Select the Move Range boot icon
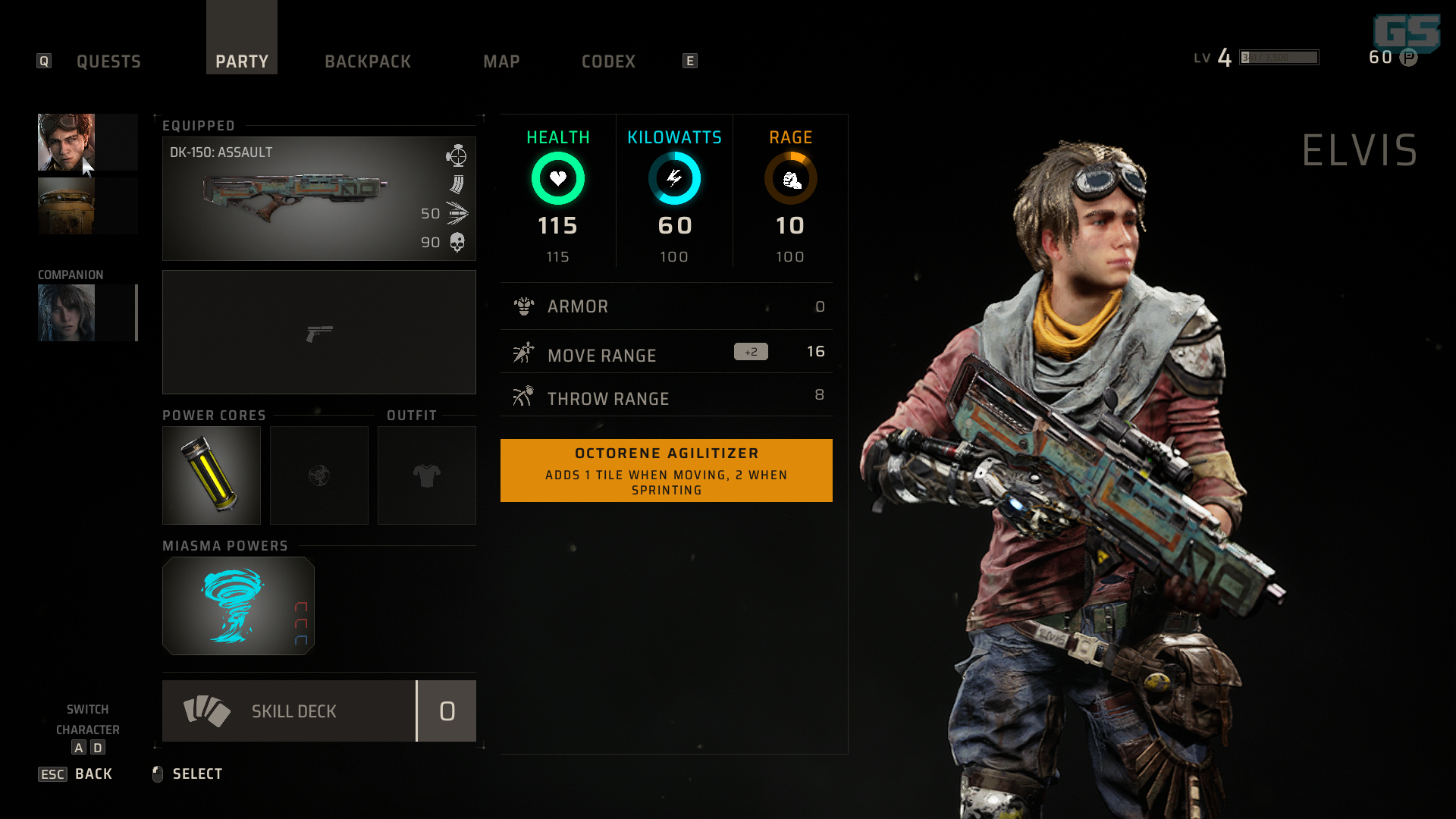 [x=522, y=353]
